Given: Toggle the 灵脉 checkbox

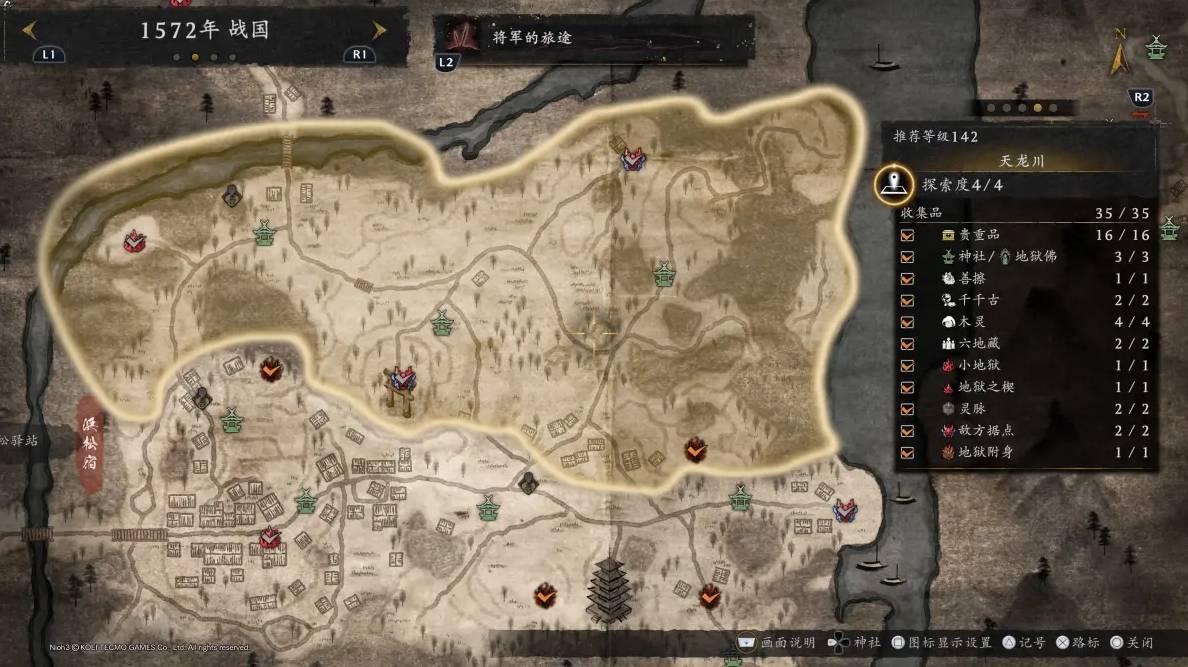Looking at the screenshot, I should click(x=907, y=409).
